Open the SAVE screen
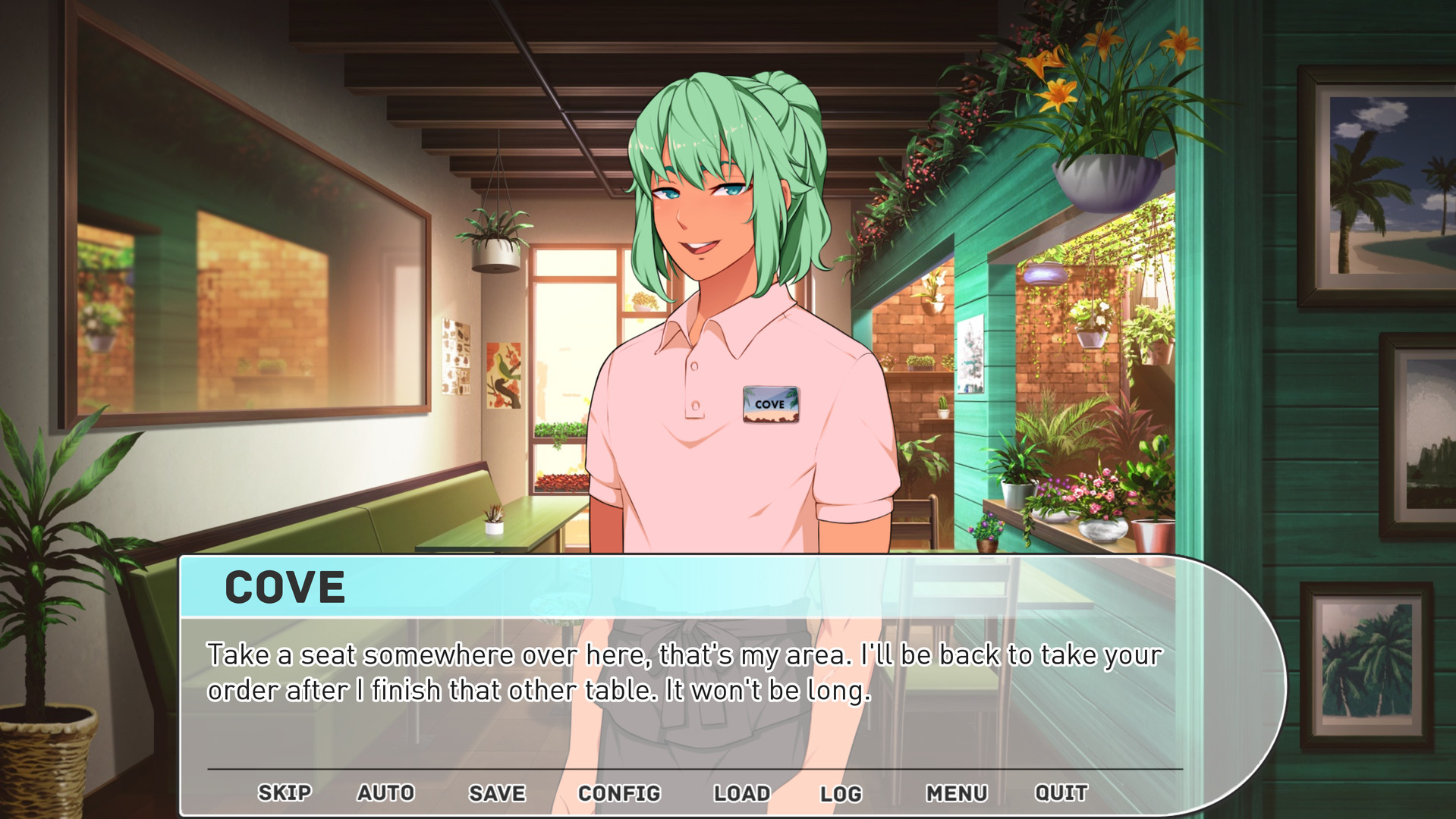This screenshot has height=819, width=1456. pos(496,792)
